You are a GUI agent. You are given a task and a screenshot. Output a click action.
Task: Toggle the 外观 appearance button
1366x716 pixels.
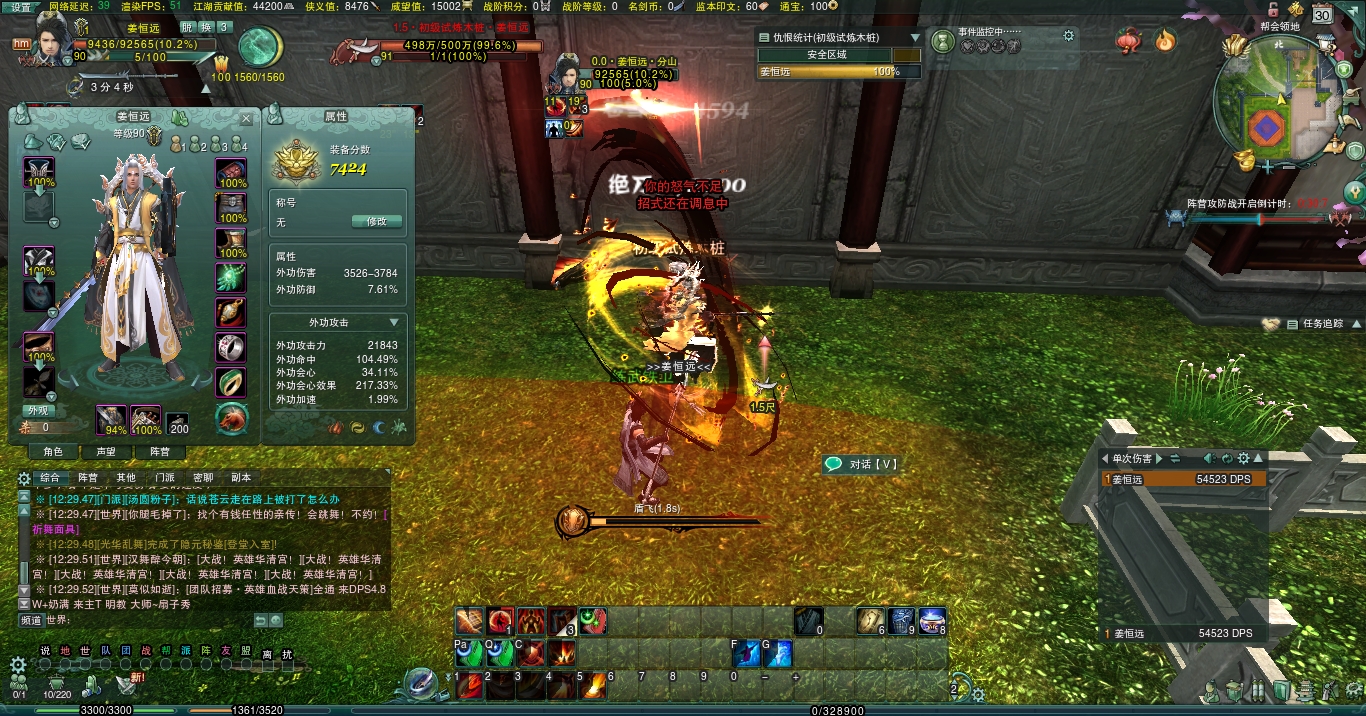tap(38, 410)
